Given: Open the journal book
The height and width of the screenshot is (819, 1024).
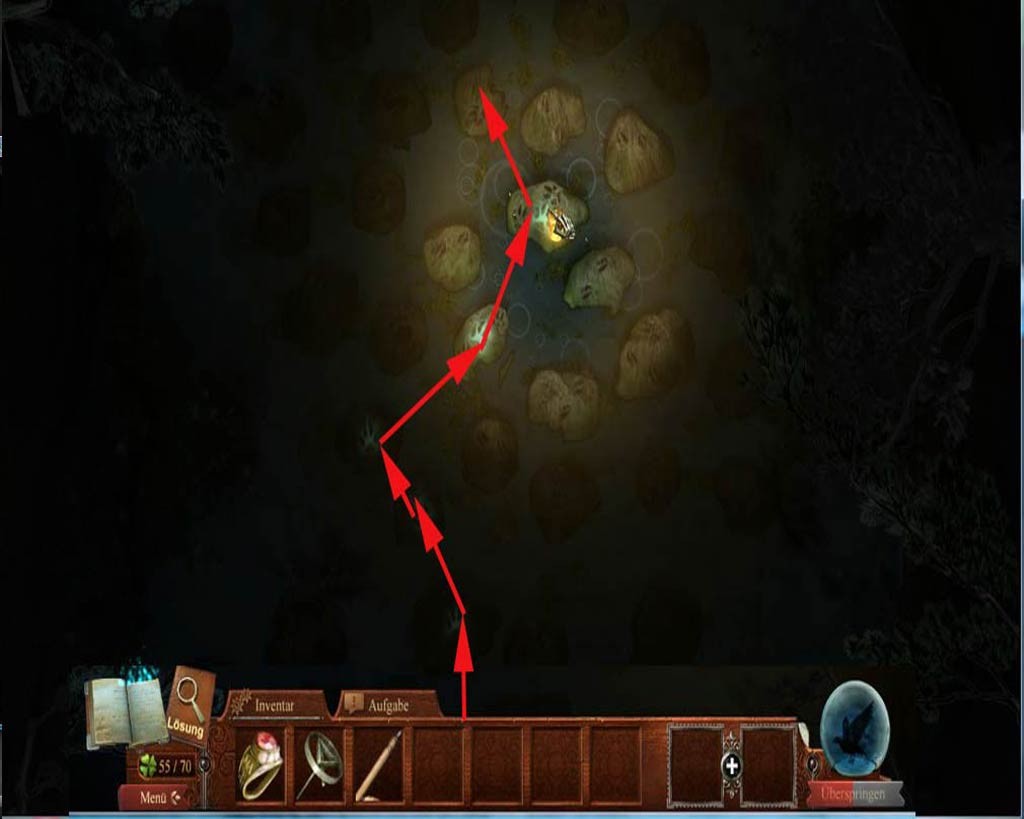Looking at the screenshot, I should click(x=125, y=711).
